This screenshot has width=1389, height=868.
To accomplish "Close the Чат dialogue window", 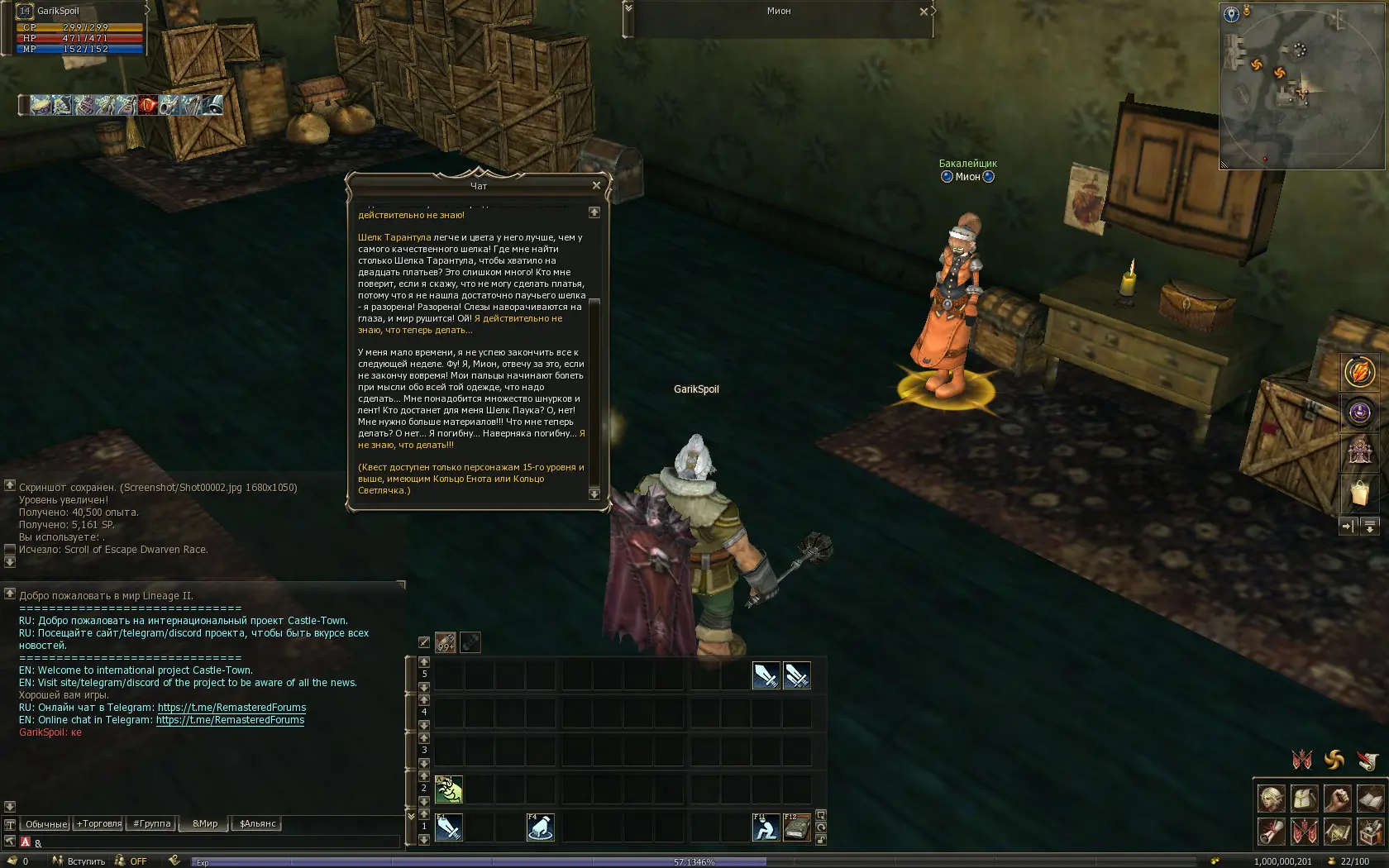I will pyautogui.click(x=596, y=185).
